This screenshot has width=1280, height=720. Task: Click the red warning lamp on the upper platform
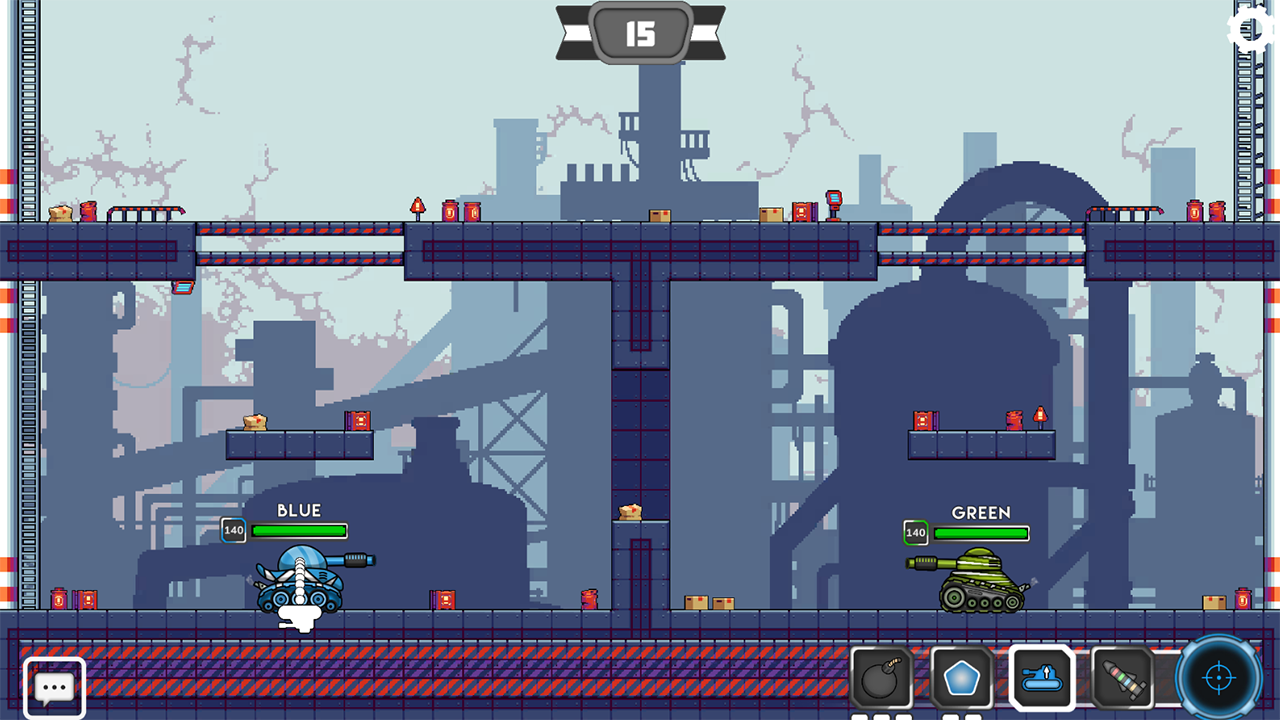click(418, 204)
